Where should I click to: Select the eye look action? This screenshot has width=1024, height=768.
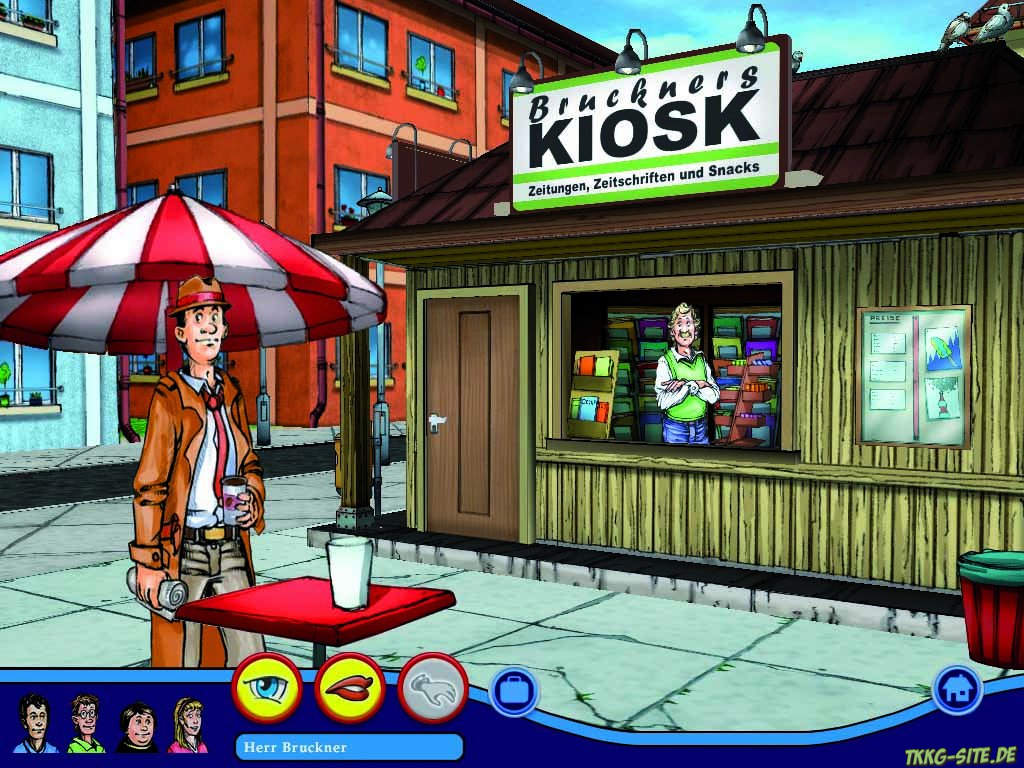[266, 688]
